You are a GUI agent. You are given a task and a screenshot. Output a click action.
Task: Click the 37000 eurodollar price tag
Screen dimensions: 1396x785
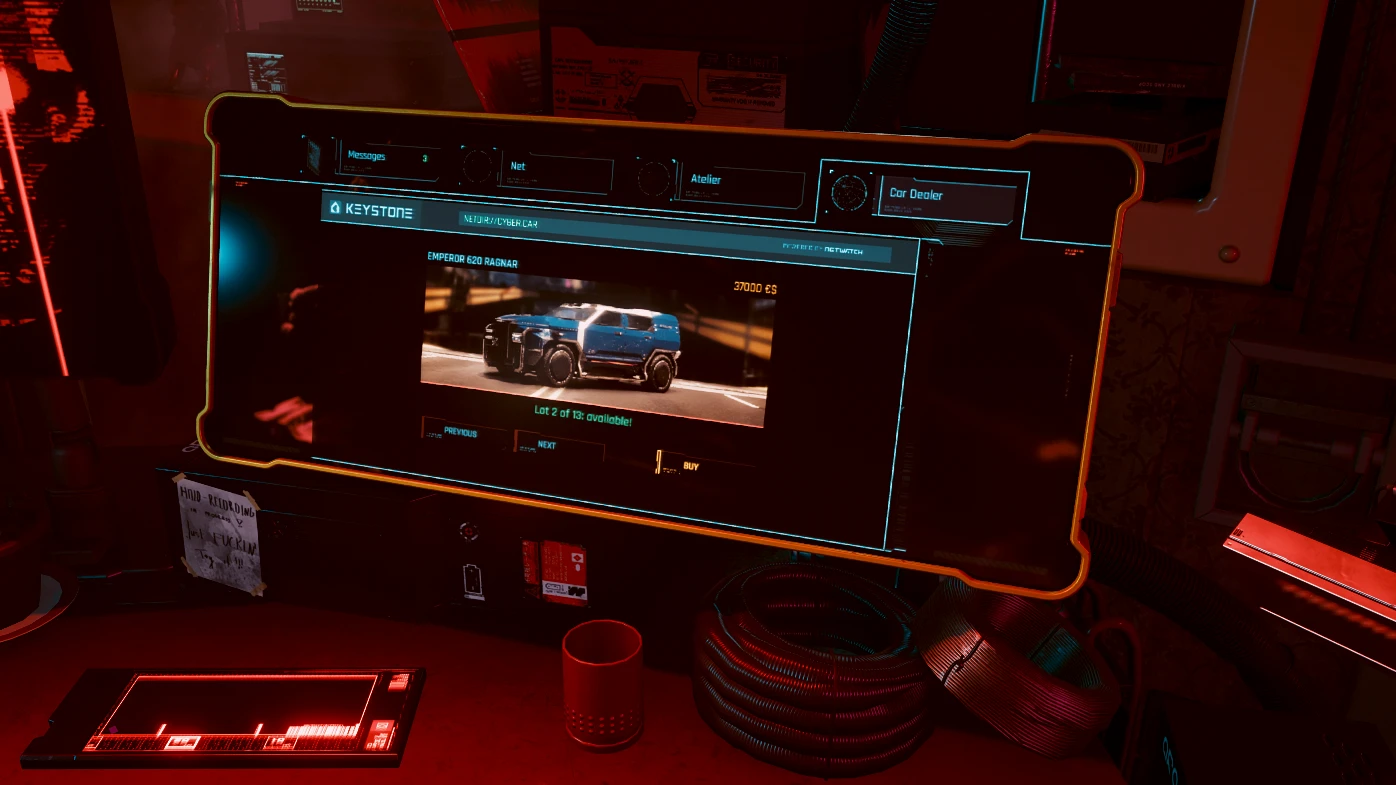[x=754, y=286]
